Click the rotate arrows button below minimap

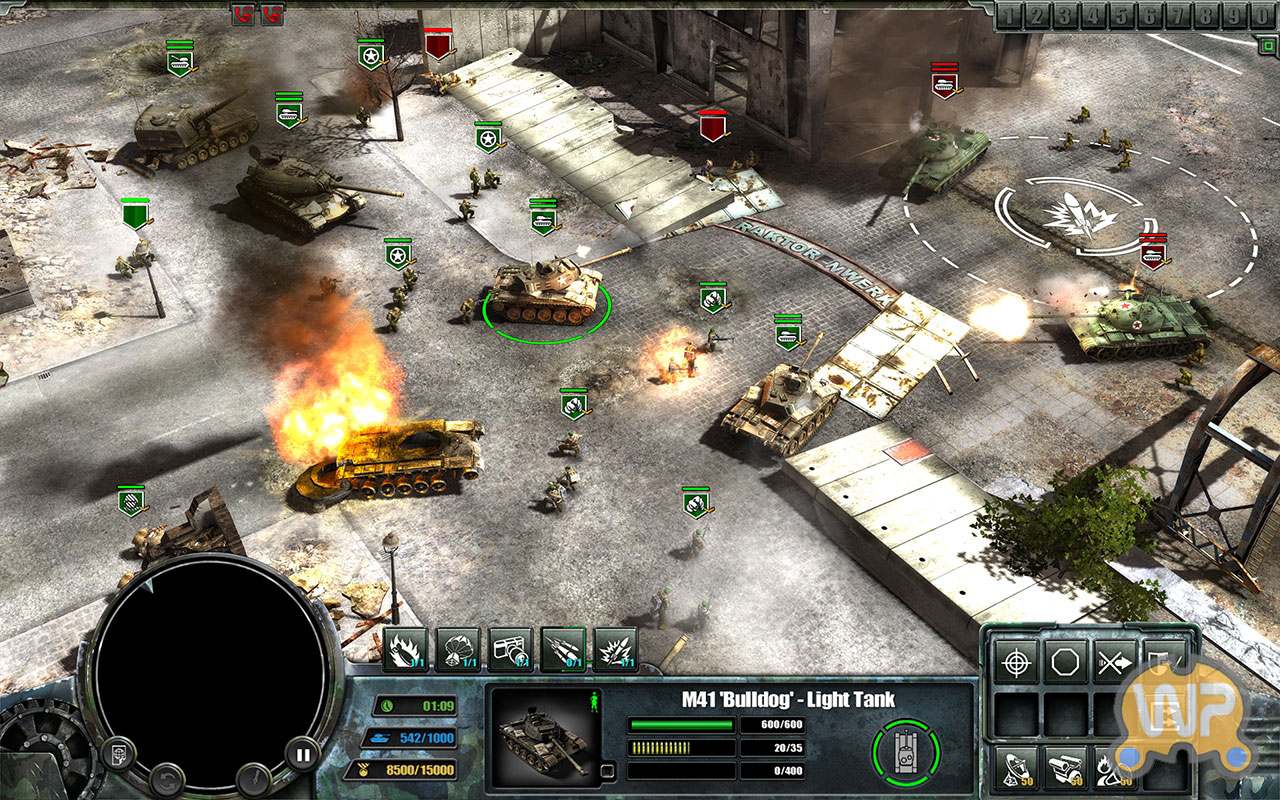167,779
